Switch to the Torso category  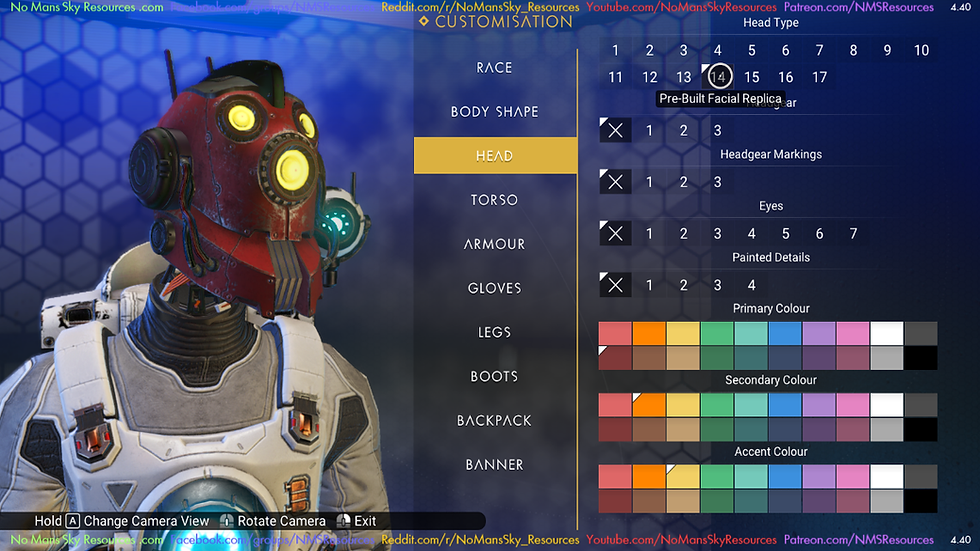495,200
